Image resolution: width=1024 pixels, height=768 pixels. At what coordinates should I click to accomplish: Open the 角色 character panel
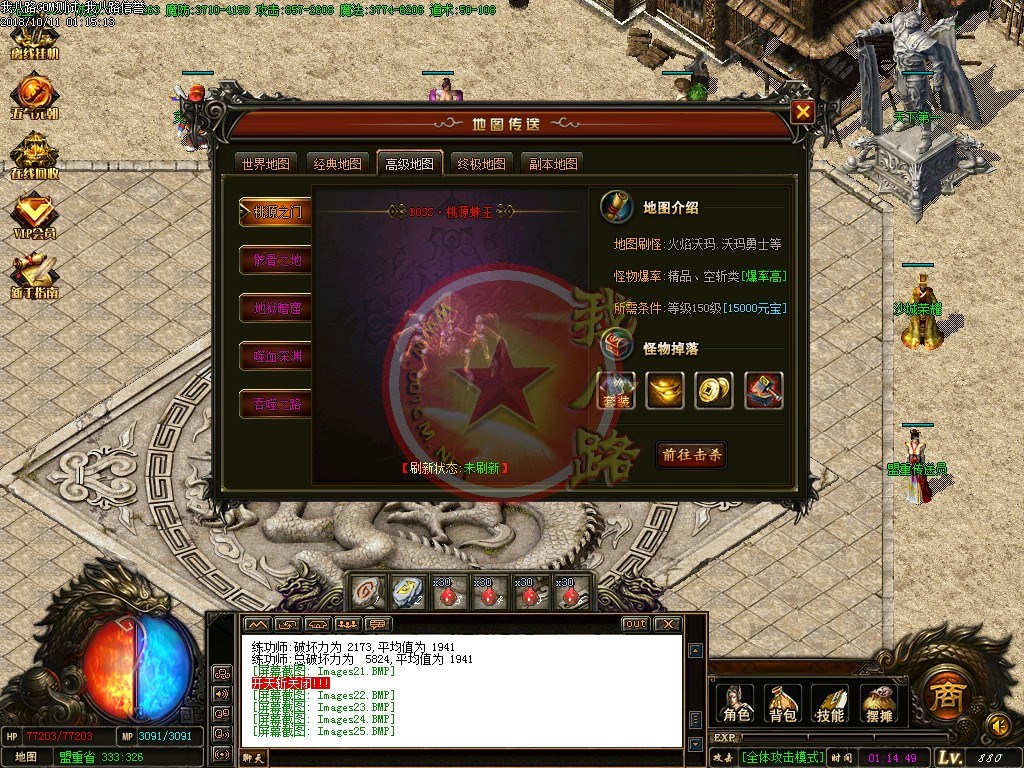pos(736,704)
